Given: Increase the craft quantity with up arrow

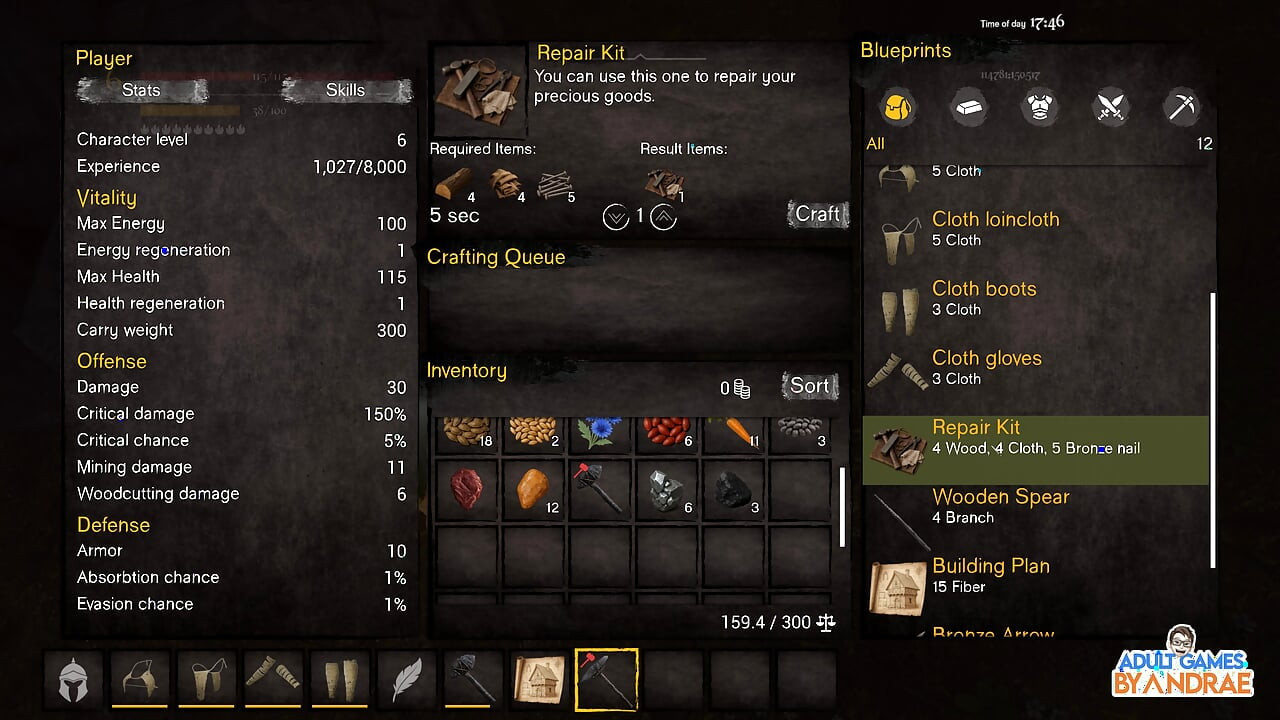Looking at the screenshot, I should coord(663,216).
